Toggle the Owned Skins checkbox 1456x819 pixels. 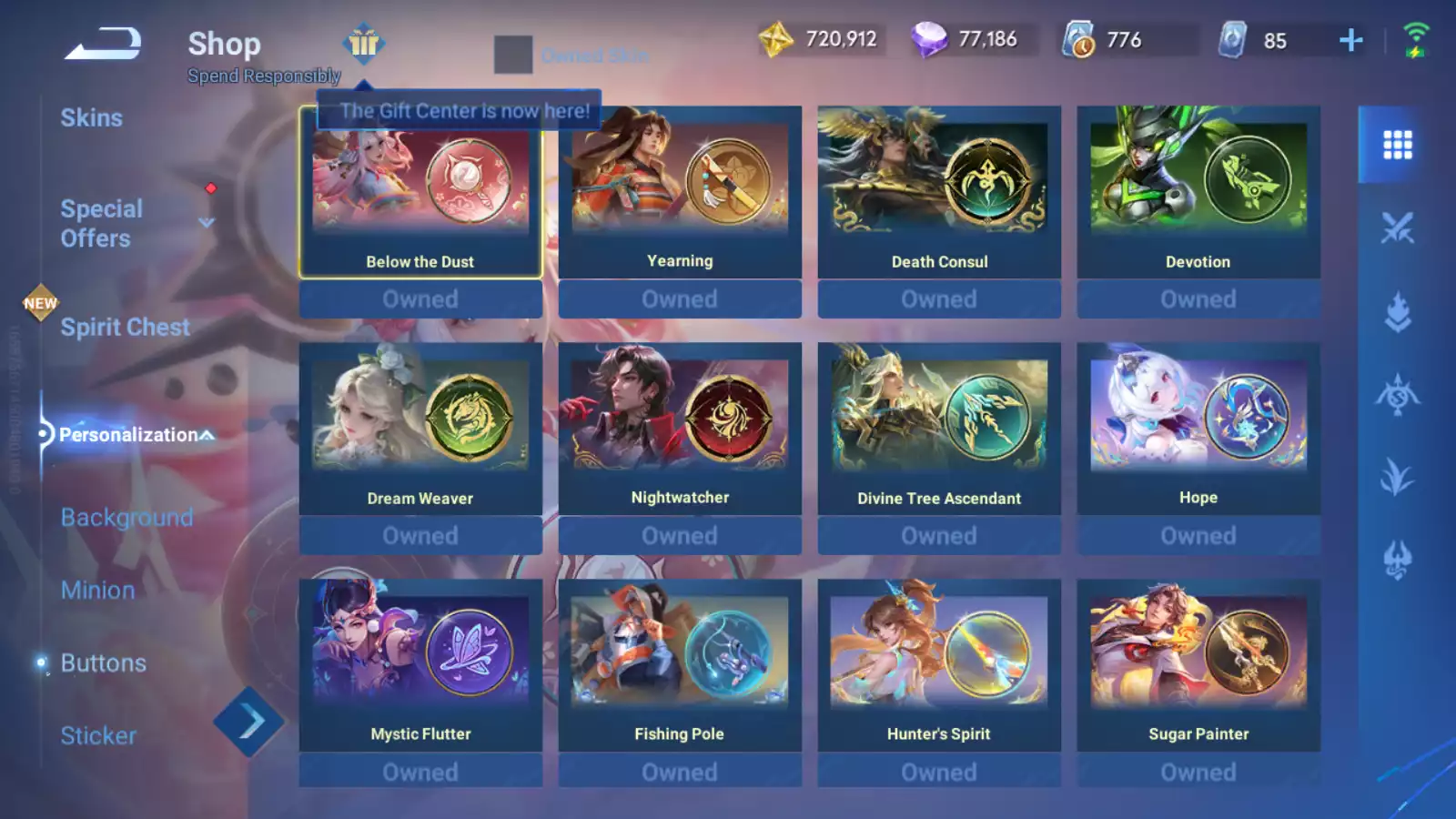coord(513,55)
